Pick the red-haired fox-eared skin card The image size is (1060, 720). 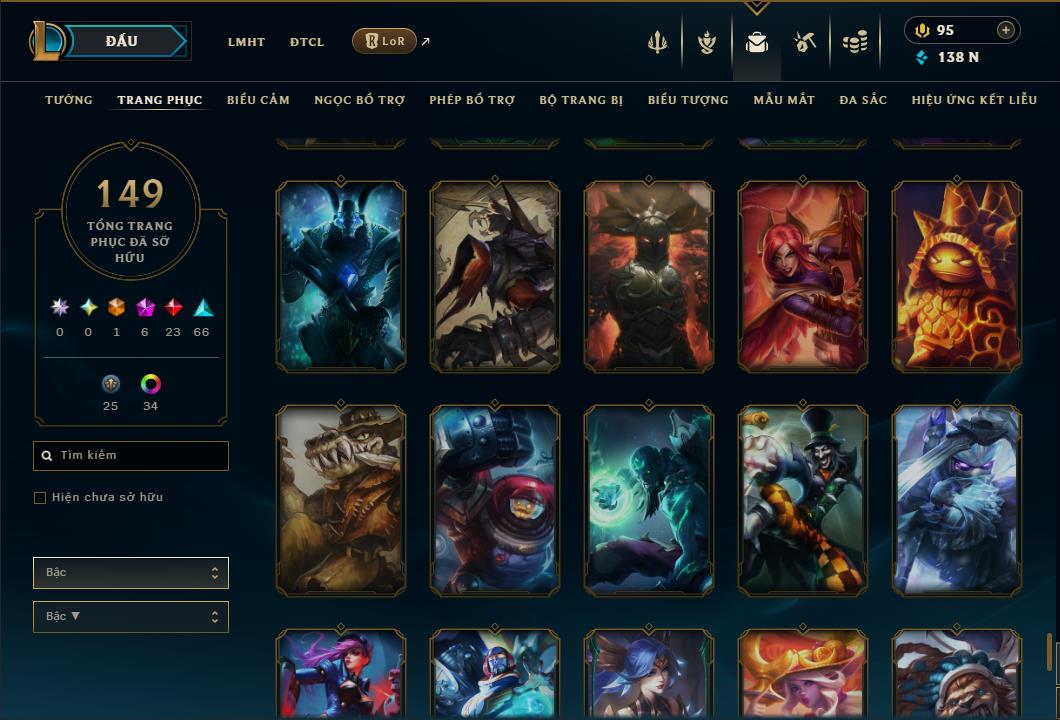(803, 276)
